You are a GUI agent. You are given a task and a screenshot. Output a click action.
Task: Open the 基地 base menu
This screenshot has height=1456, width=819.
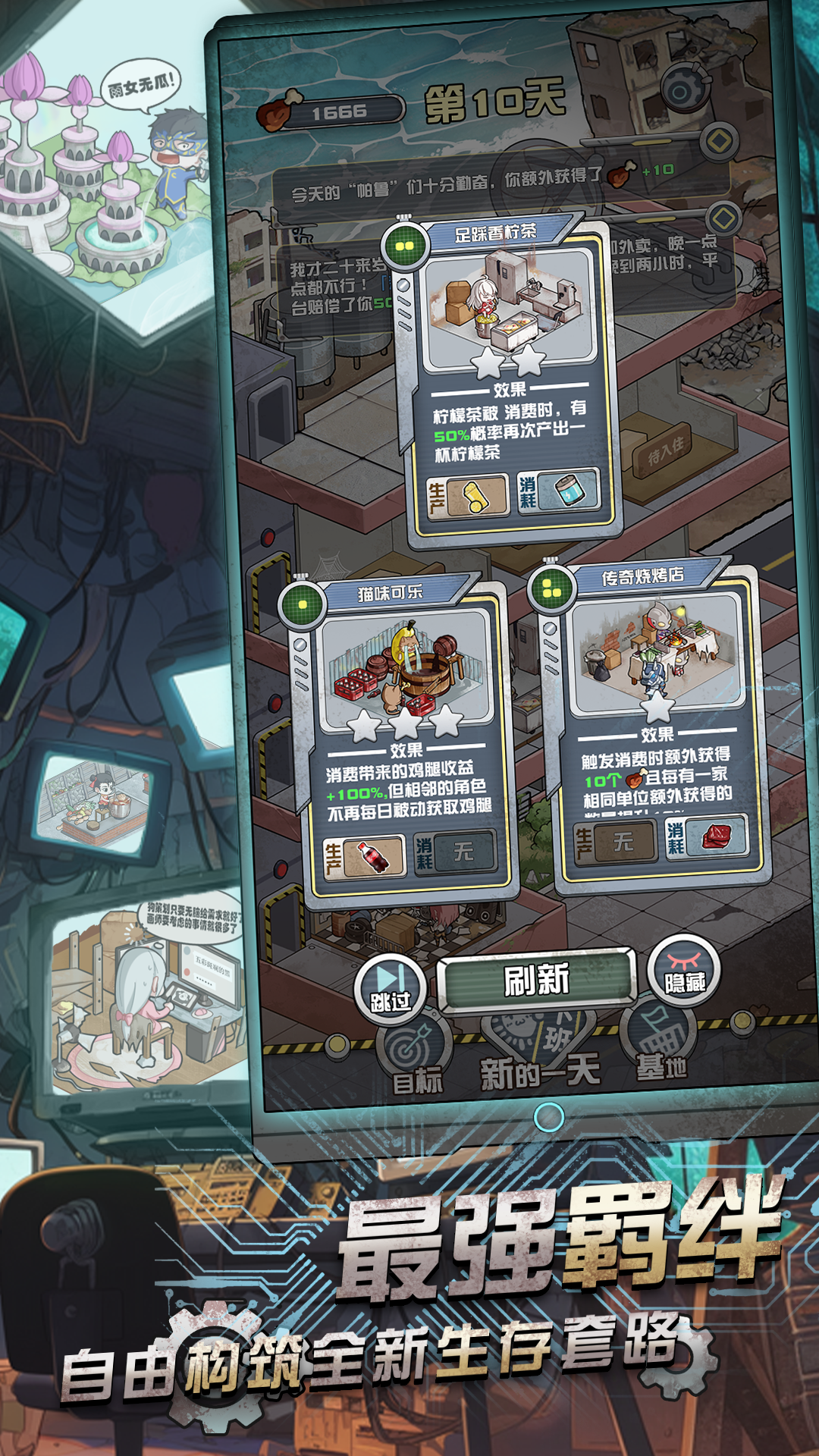click(658, 1050)
